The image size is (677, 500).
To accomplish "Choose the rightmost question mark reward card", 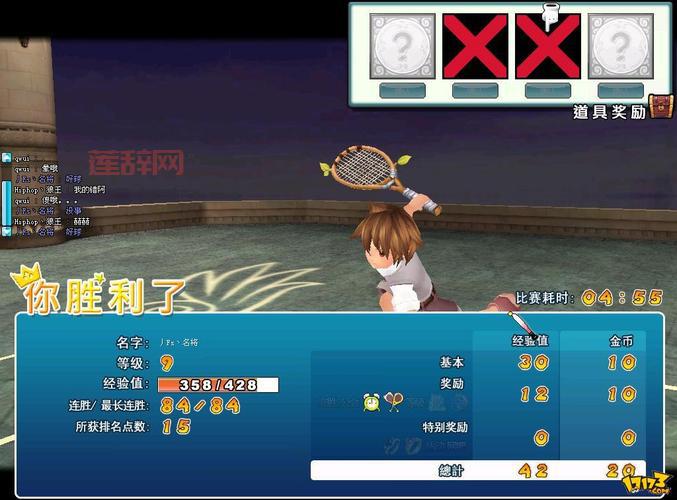I will pyautogui.click(x=620, y=46).
